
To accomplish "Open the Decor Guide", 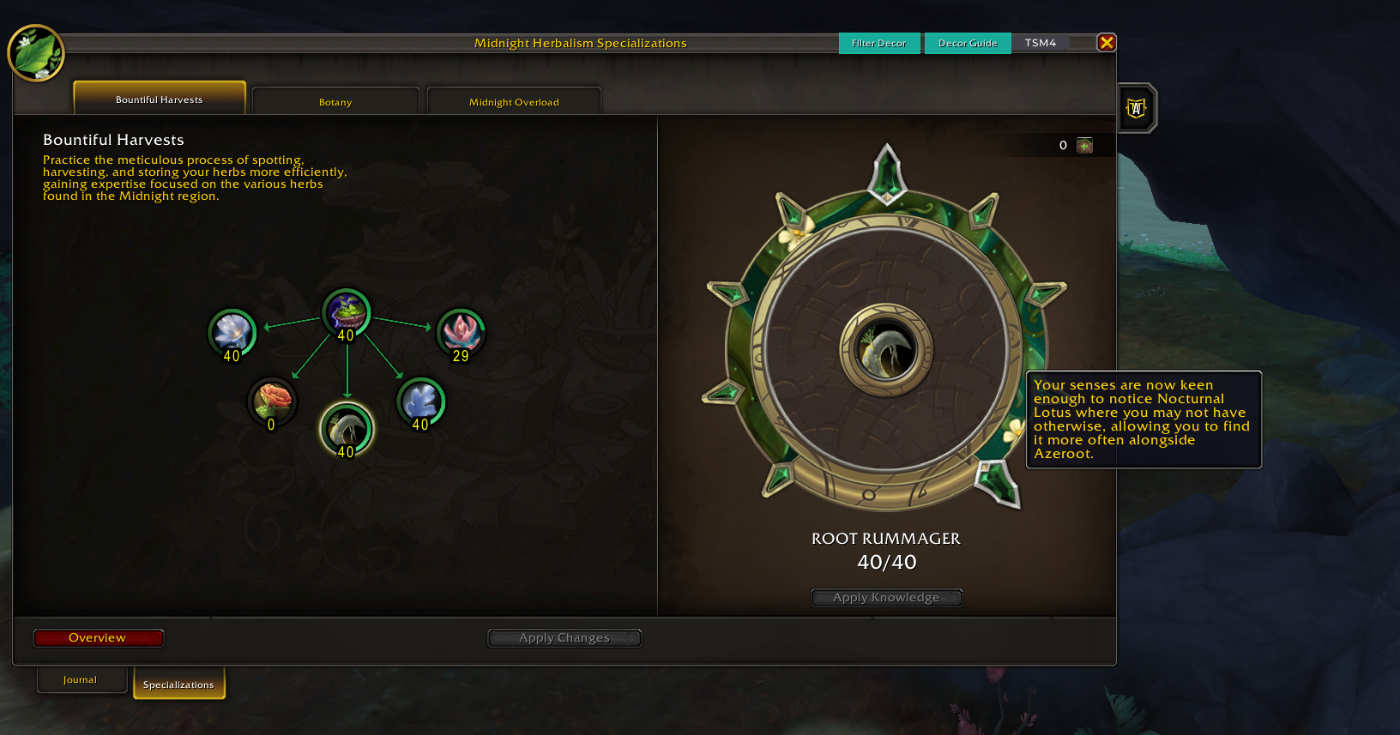I will point(967,43).
